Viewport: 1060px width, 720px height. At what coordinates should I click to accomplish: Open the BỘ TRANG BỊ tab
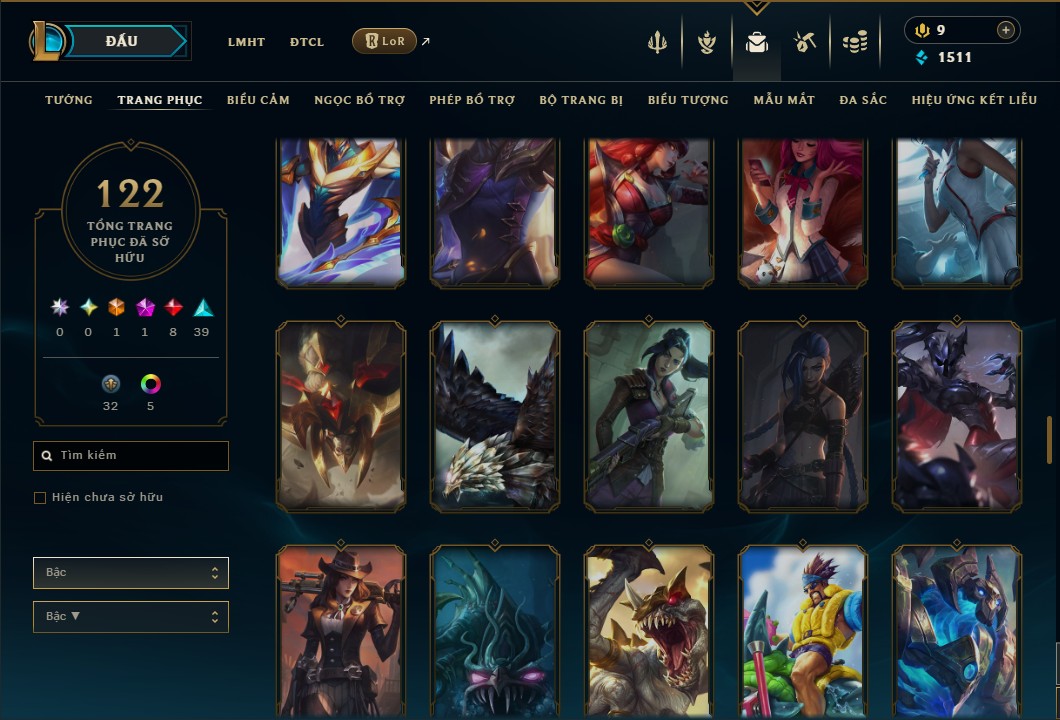click(581, 100)
